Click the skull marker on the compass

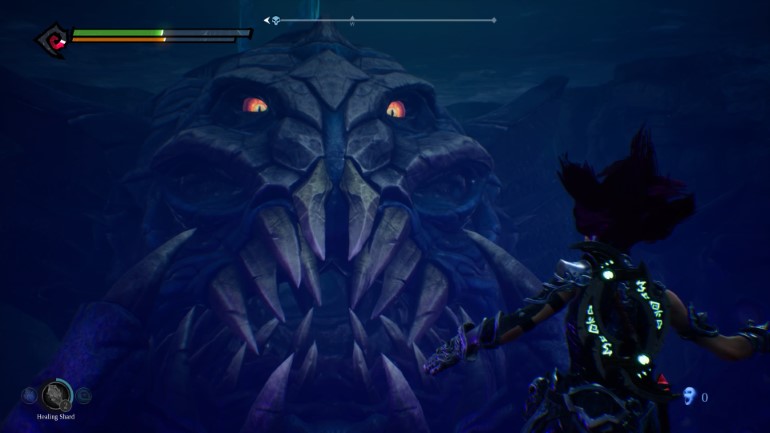(x=275, y=20)
